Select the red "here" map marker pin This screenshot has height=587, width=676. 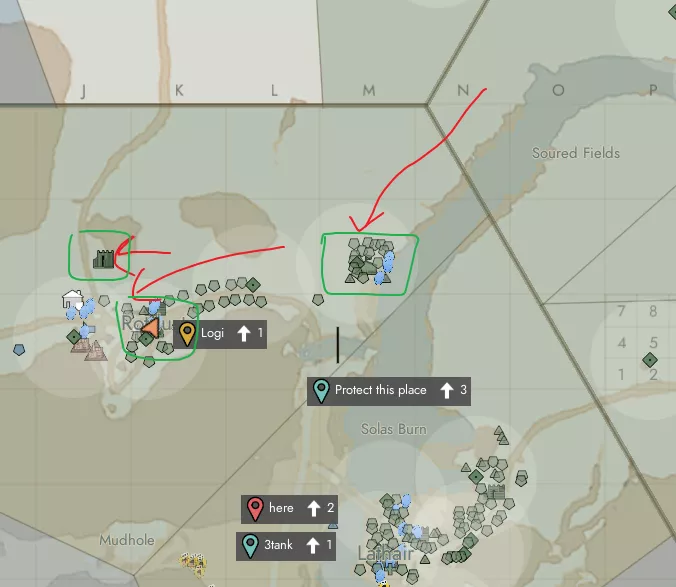click(x=255, y=508)
